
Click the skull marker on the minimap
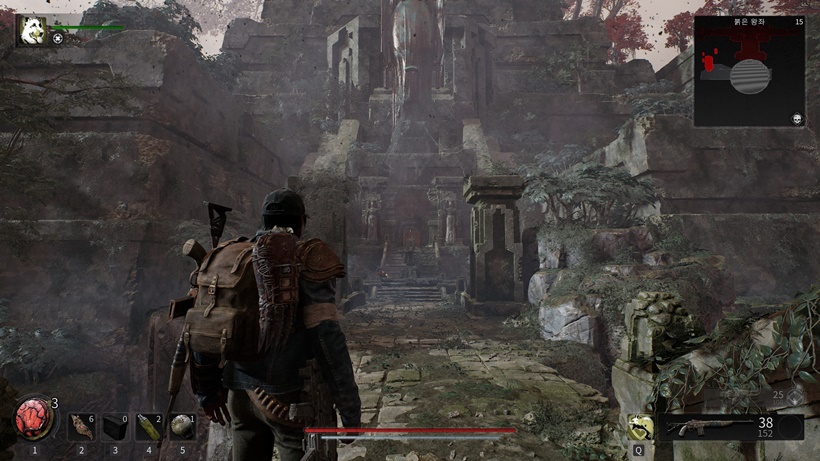797,118
